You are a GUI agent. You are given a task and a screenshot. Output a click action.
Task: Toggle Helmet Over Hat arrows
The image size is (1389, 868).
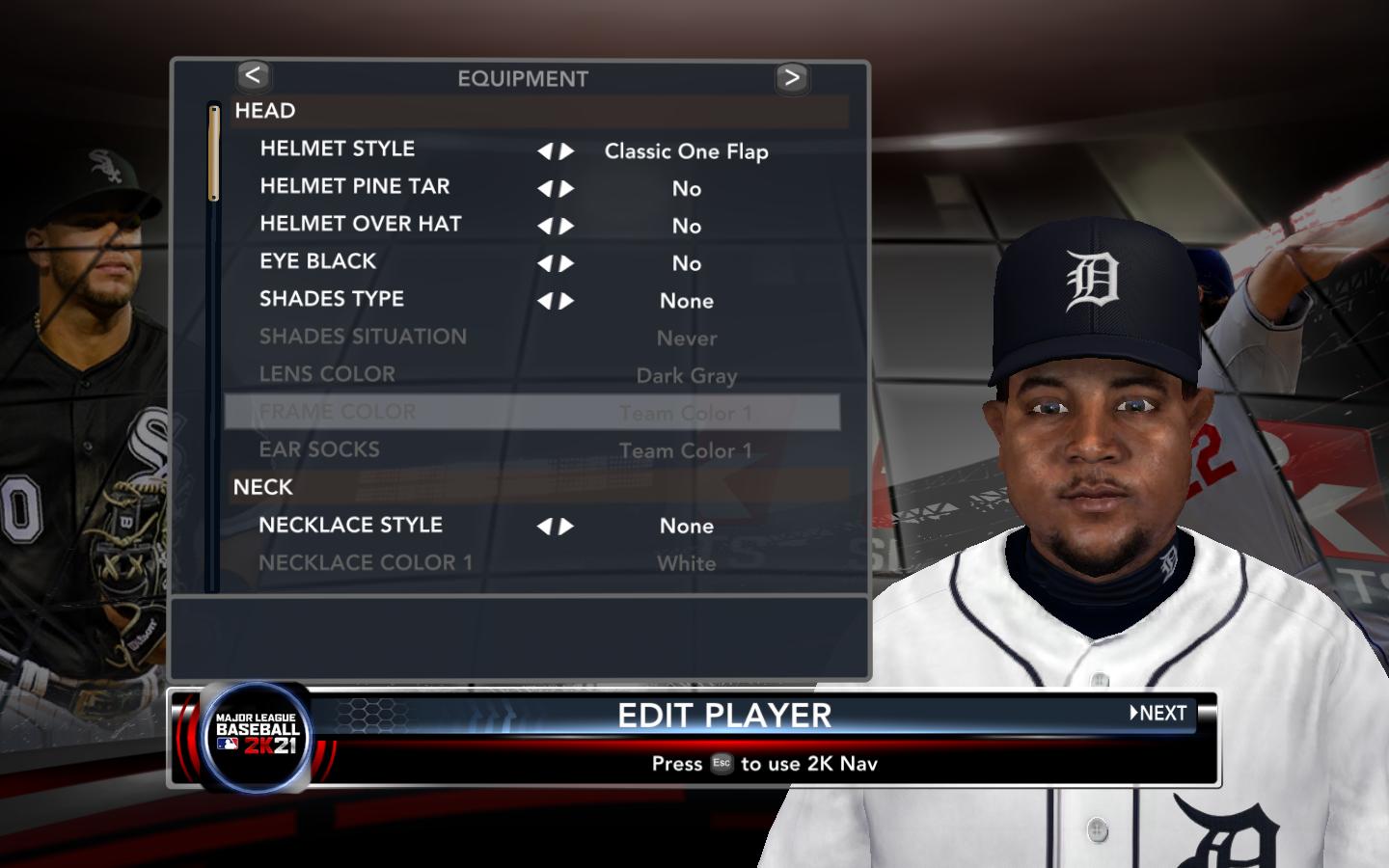pyautogui.click(x=556, y=227)
